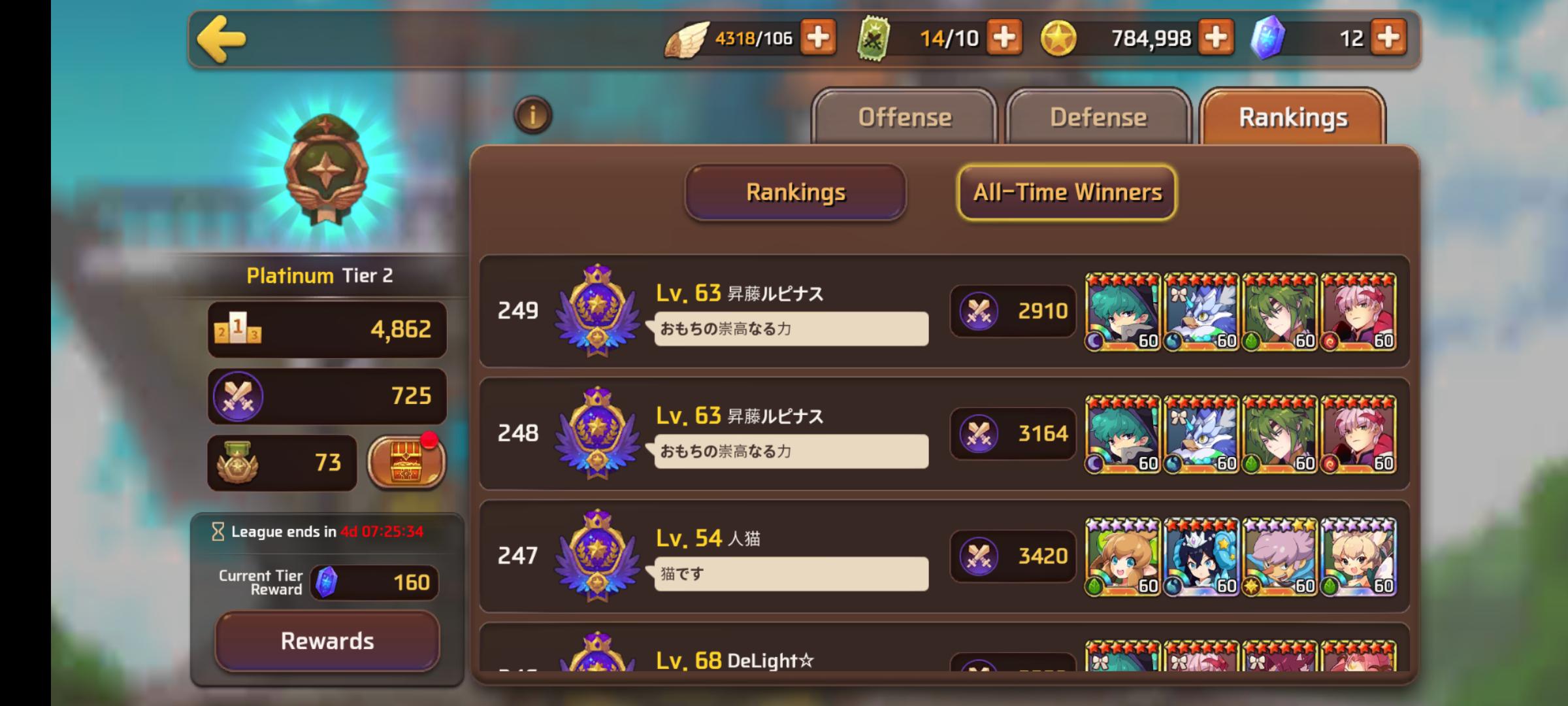Open the info tooltip icon
The image size is (1568, 706).
[532, 114]
